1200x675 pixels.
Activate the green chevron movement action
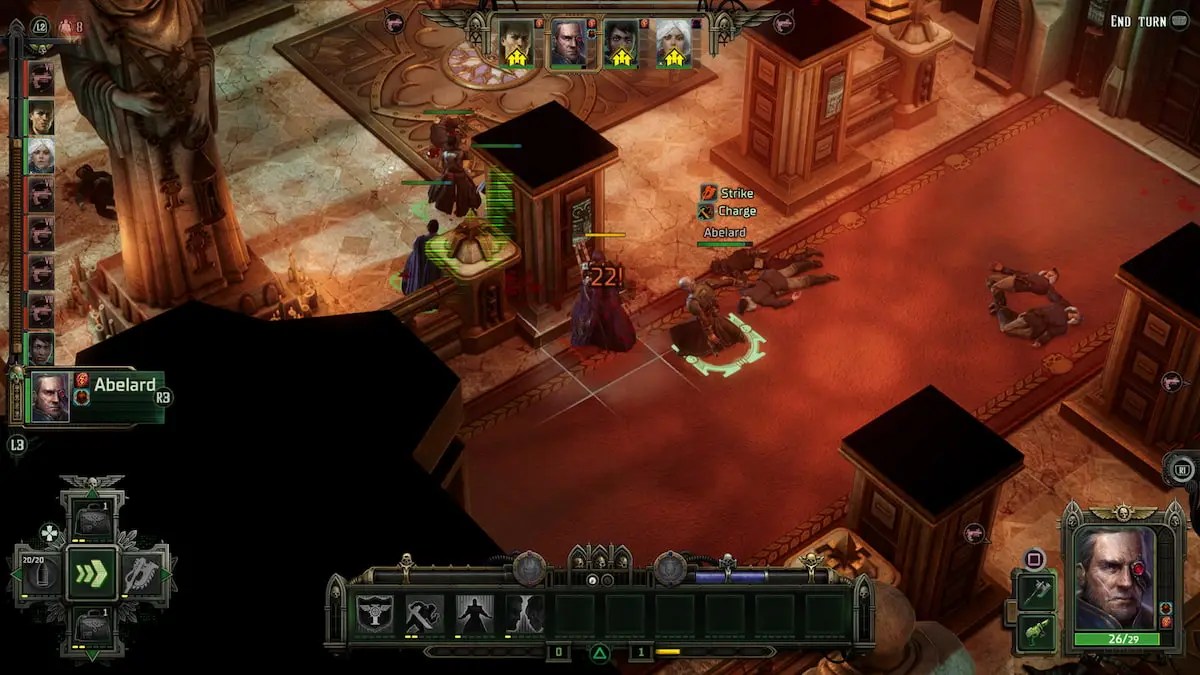[92, 574]
